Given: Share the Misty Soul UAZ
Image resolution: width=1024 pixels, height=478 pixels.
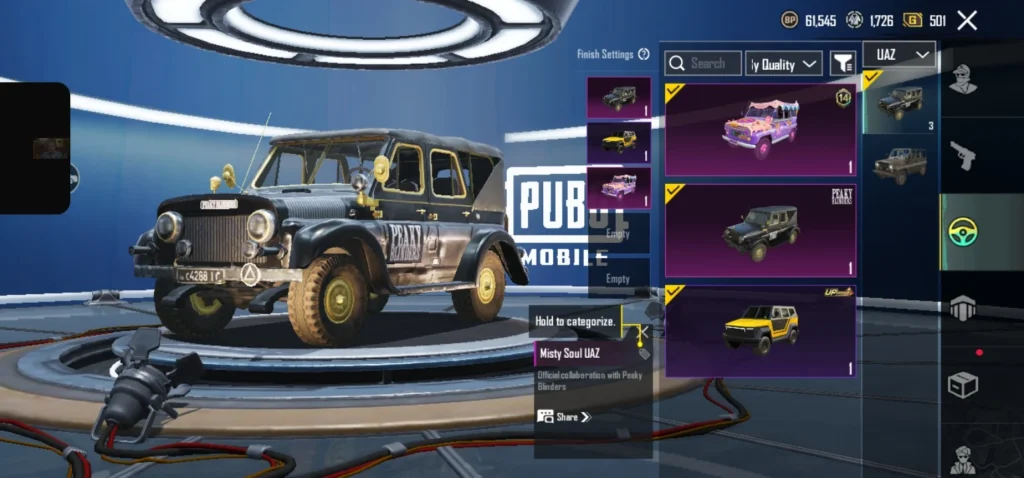Looking at the screenshot, I should click(564, 416).
